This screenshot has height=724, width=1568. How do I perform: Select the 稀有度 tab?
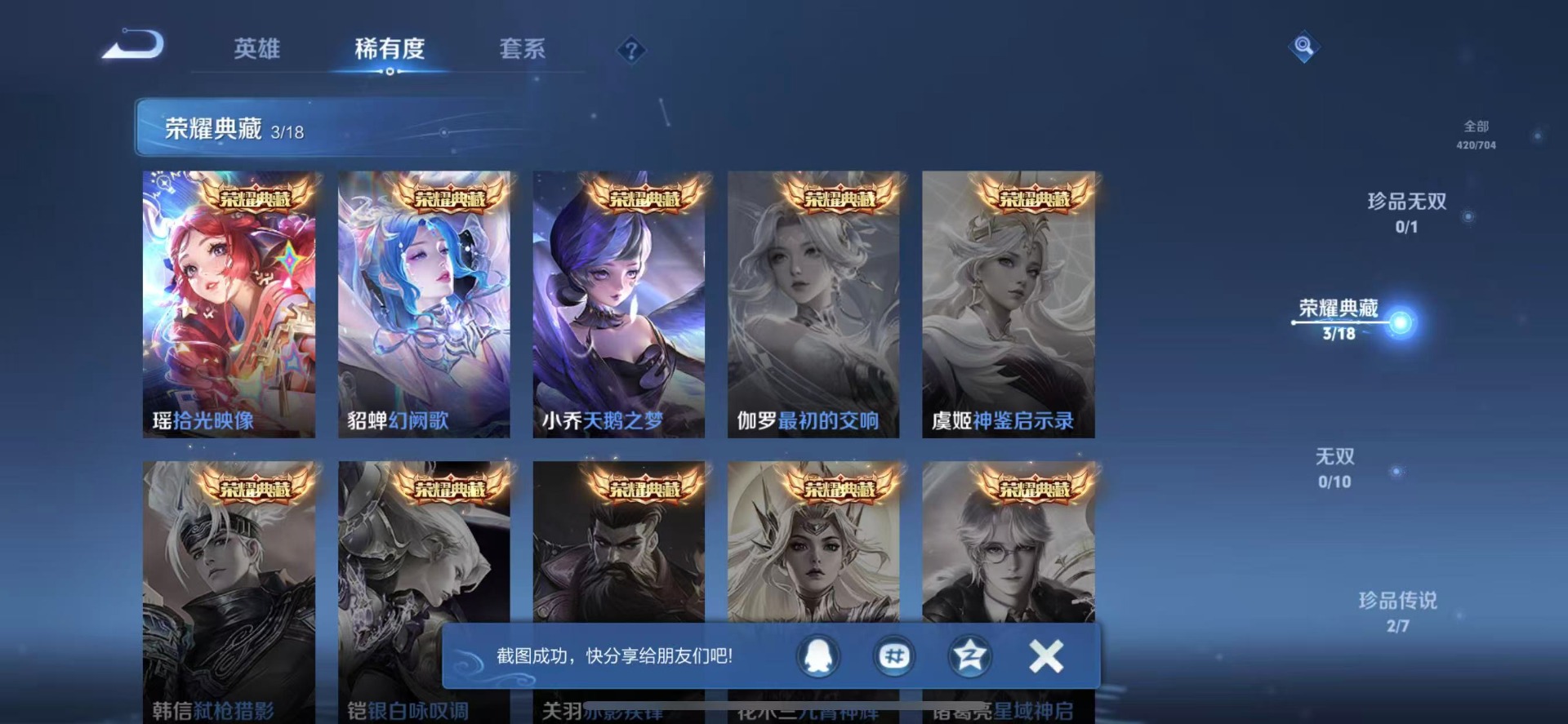coord(390,49)
